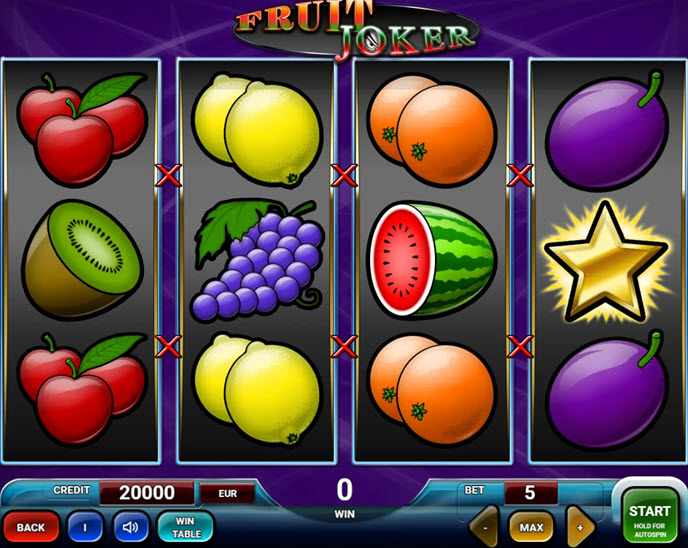Viewport: 688px width, 548px height.
Task: Open the info panel with the I button
Action: coord(85,526)
